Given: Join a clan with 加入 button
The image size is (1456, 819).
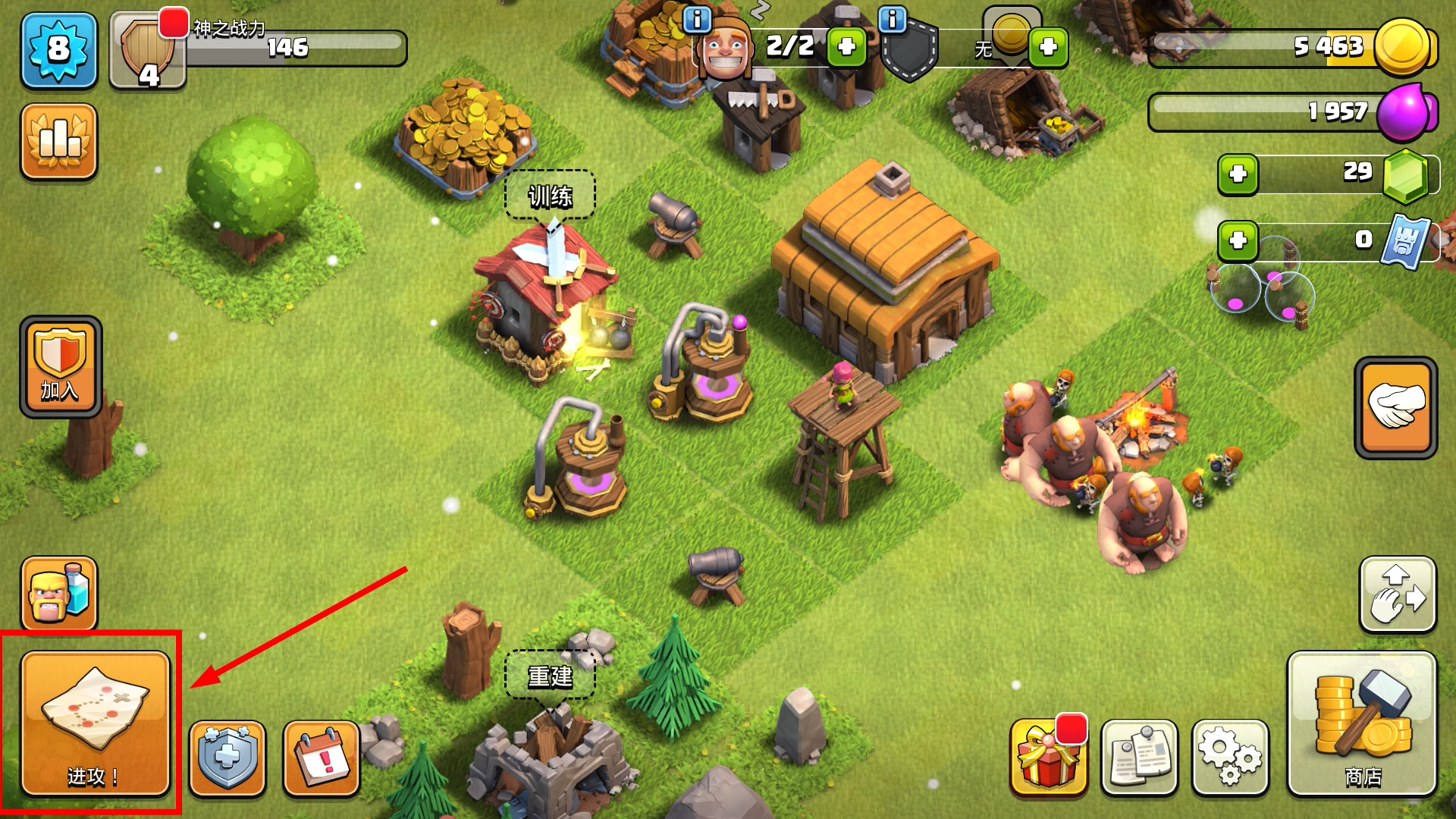Looking at the screenshot, I should click(61, 367).
